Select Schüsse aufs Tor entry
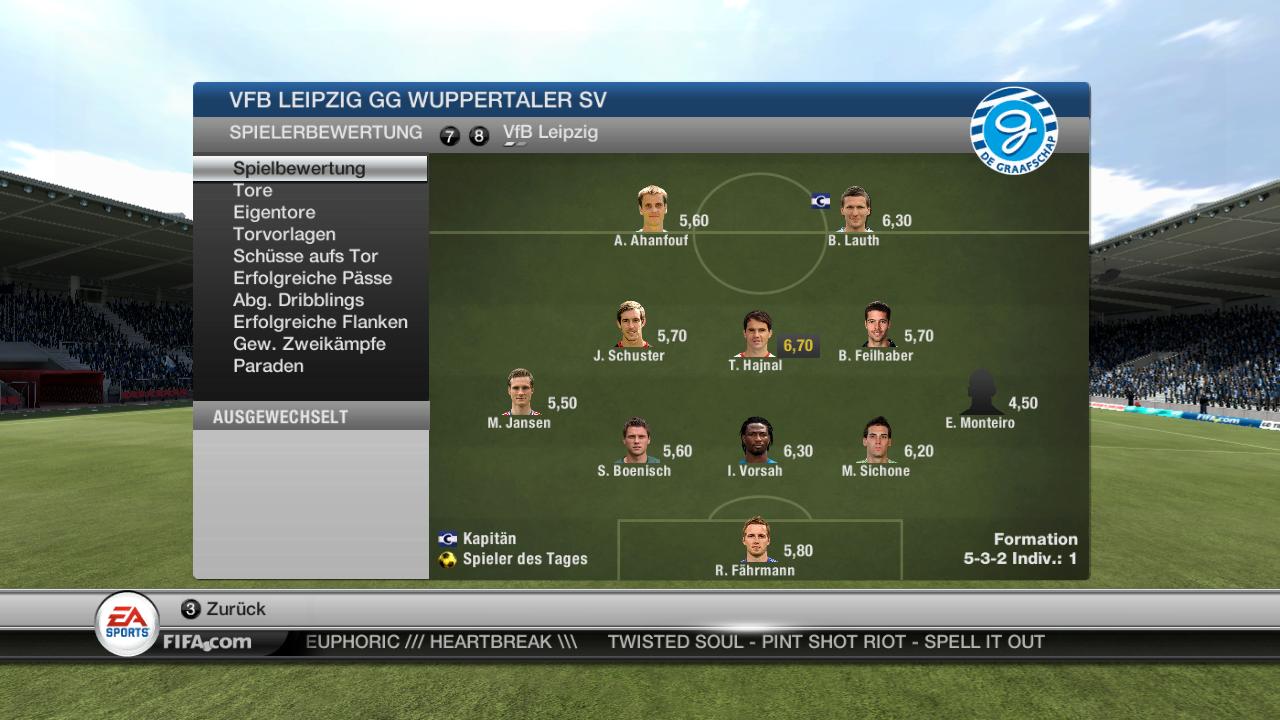This screenshot has height=720, width=1280. coord(305,256)
